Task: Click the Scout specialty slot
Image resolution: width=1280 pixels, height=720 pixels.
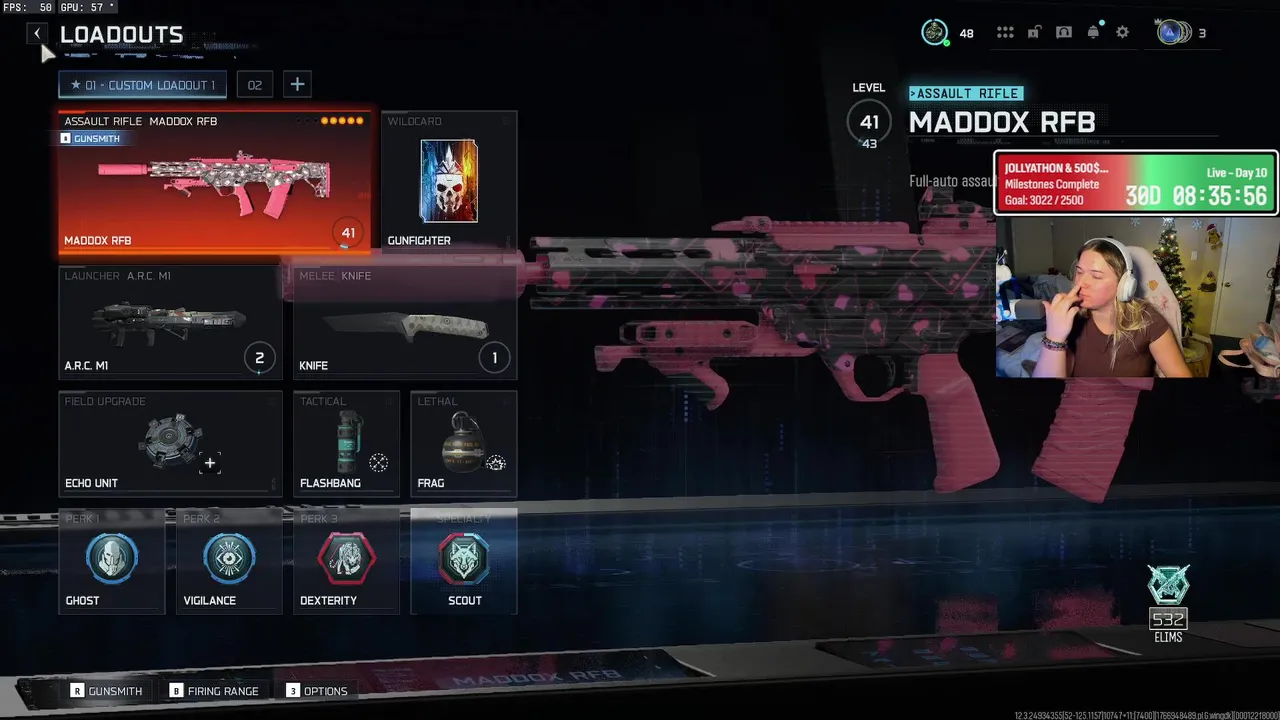Action: (464, 561)
